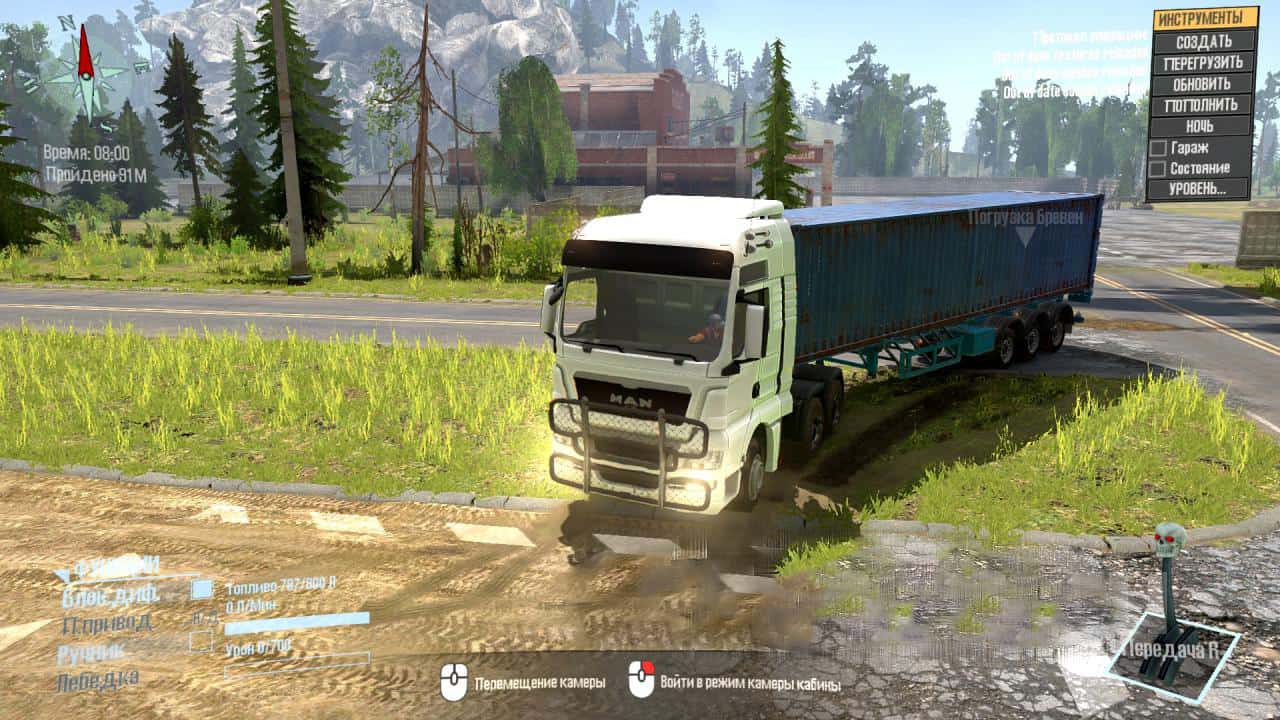
Task: Select the Лебедка winch function
Action: pos(98,679)
